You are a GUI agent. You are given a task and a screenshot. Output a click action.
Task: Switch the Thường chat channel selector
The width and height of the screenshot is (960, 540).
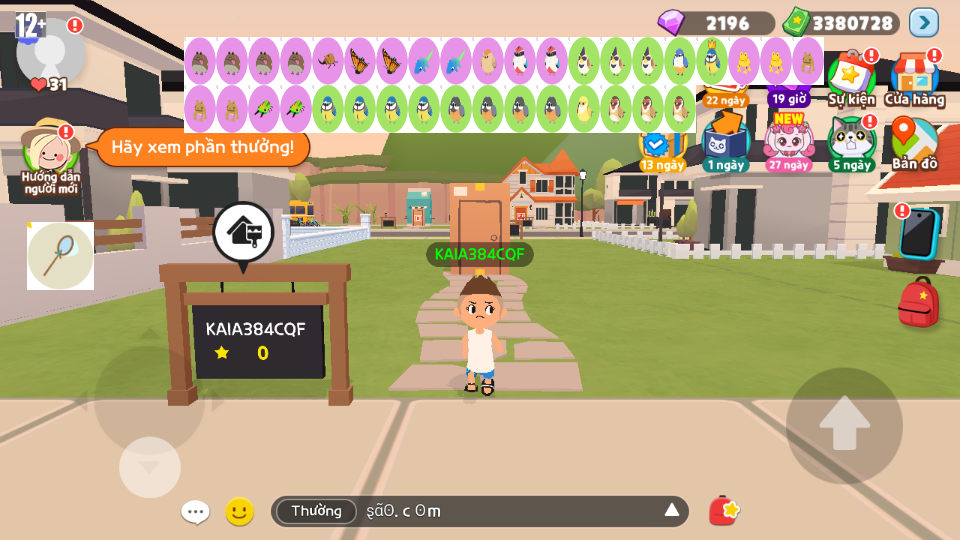point(316,512)
